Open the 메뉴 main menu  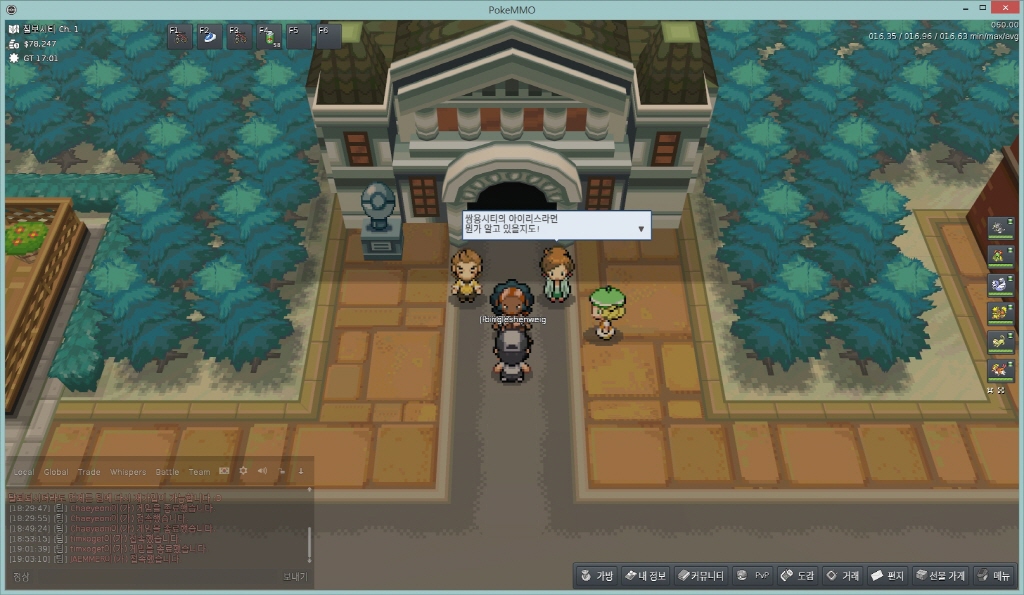pyautogui.click(x=994, y=576)
